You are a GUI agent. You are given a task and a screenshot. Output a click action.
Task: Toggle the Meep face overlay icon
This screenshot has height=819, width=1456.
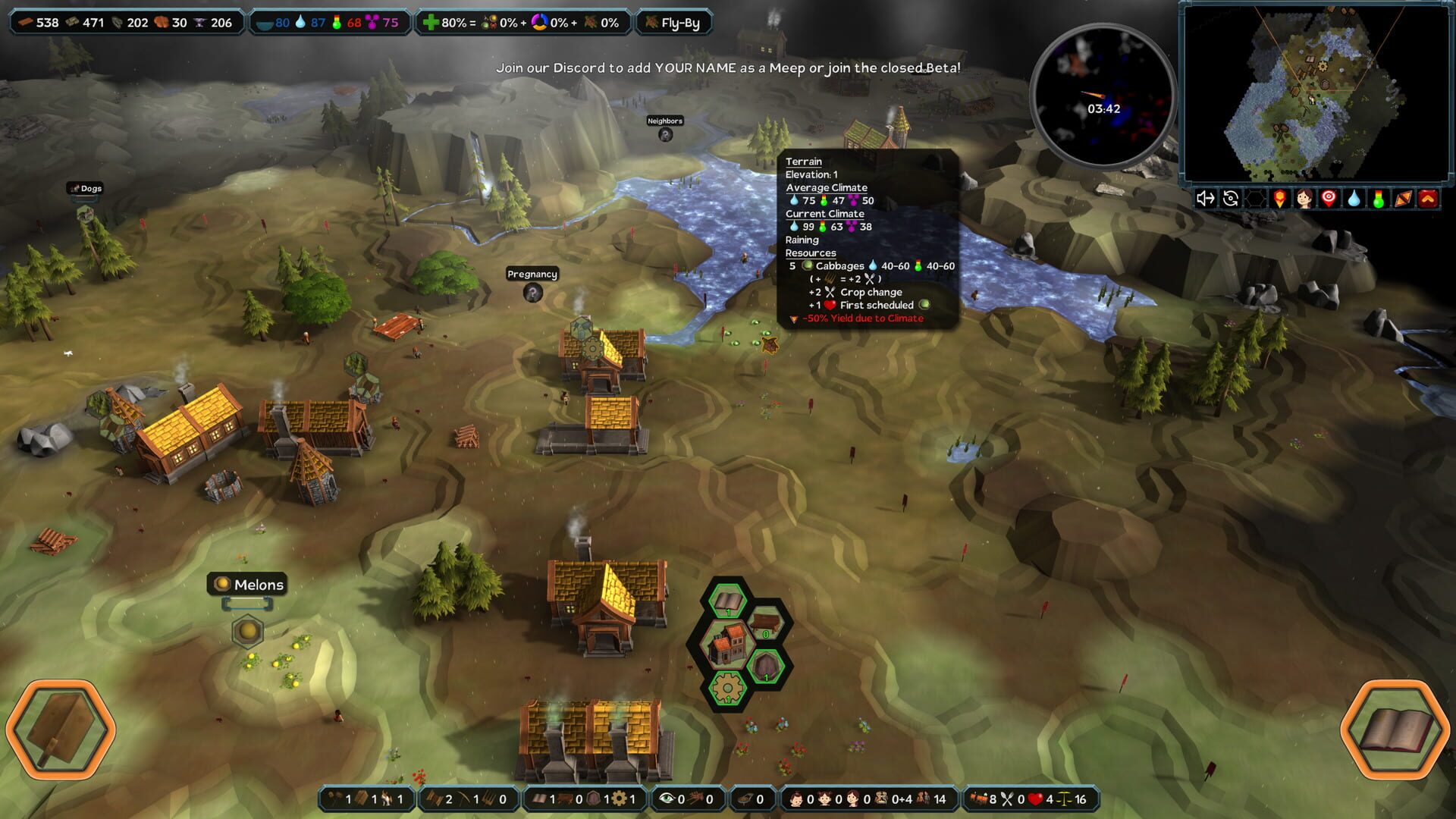(1304, 199)
